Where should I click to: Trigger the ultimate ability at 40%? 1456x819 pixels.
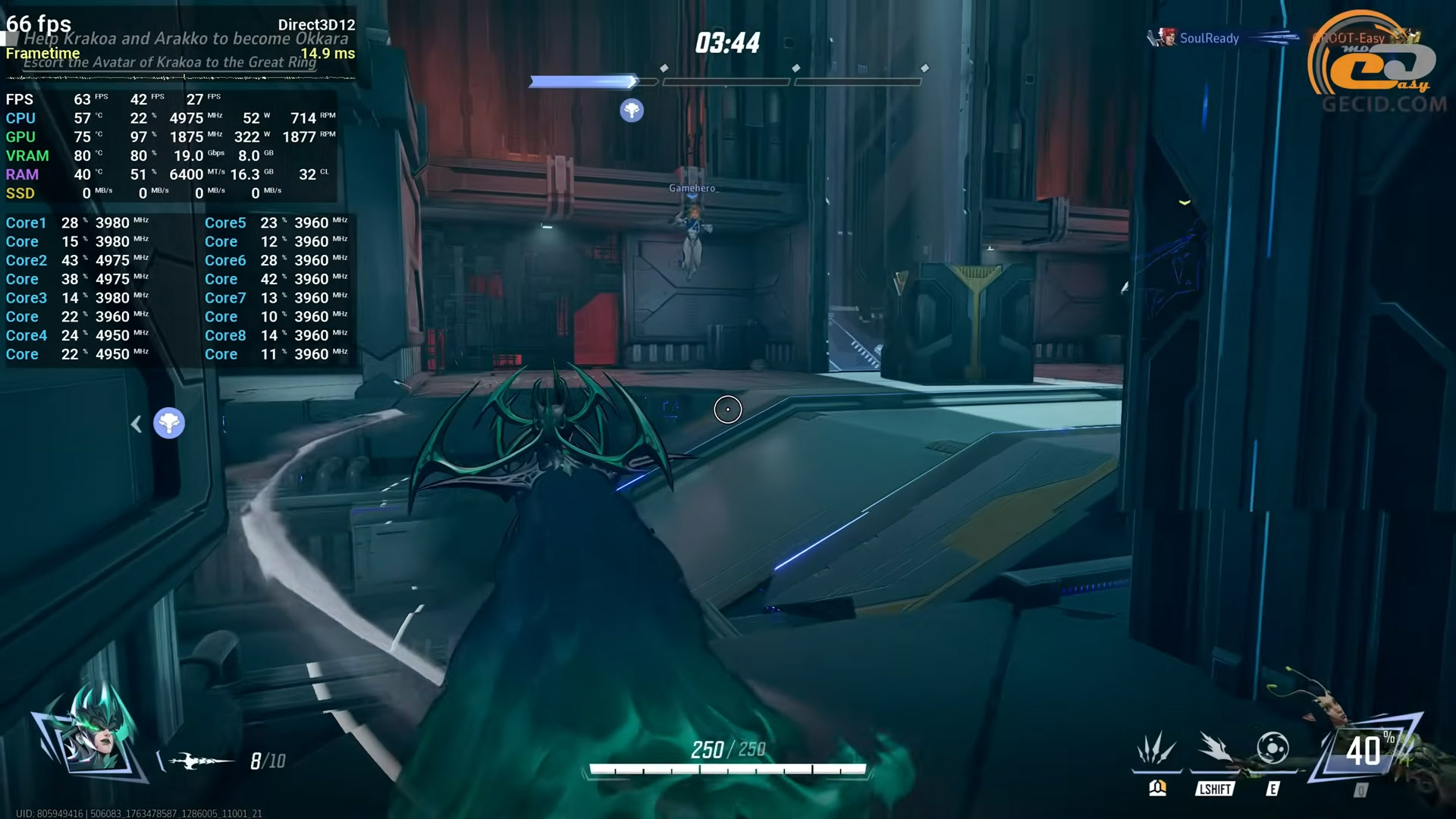(x=1364, y=751)
